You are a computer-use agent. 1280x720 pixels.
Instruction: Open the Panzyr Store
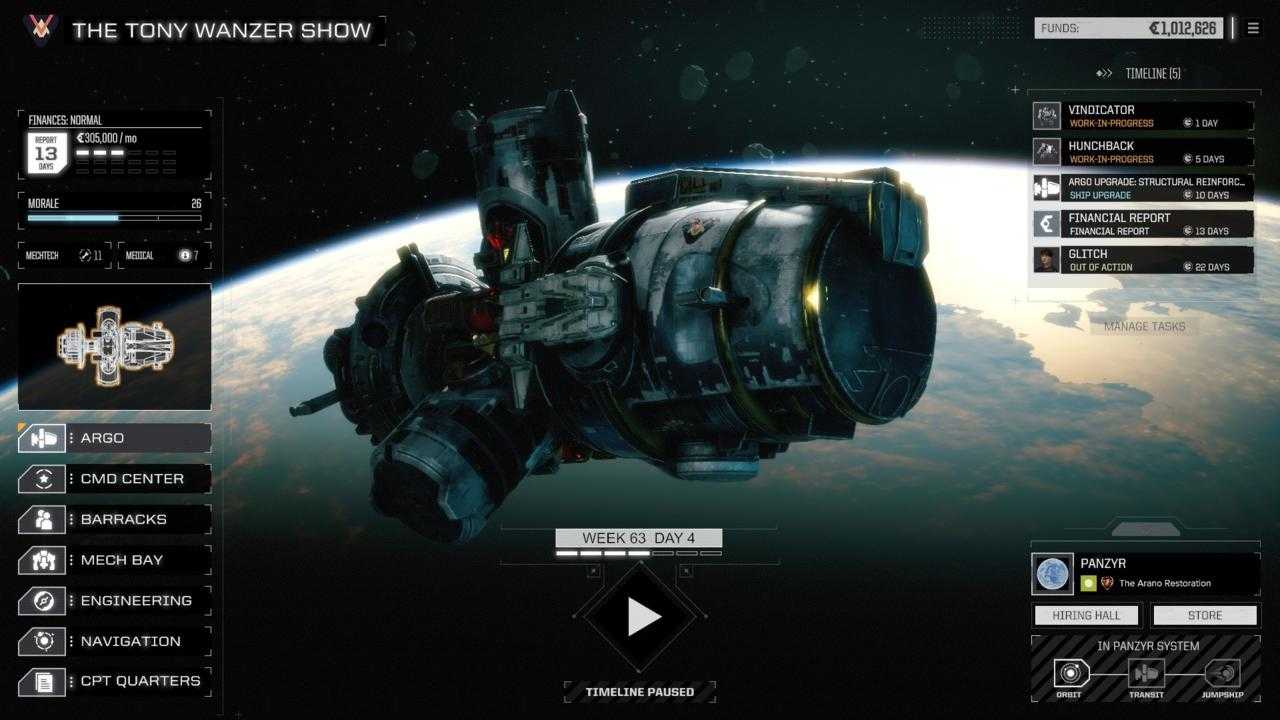(1204, 615)
